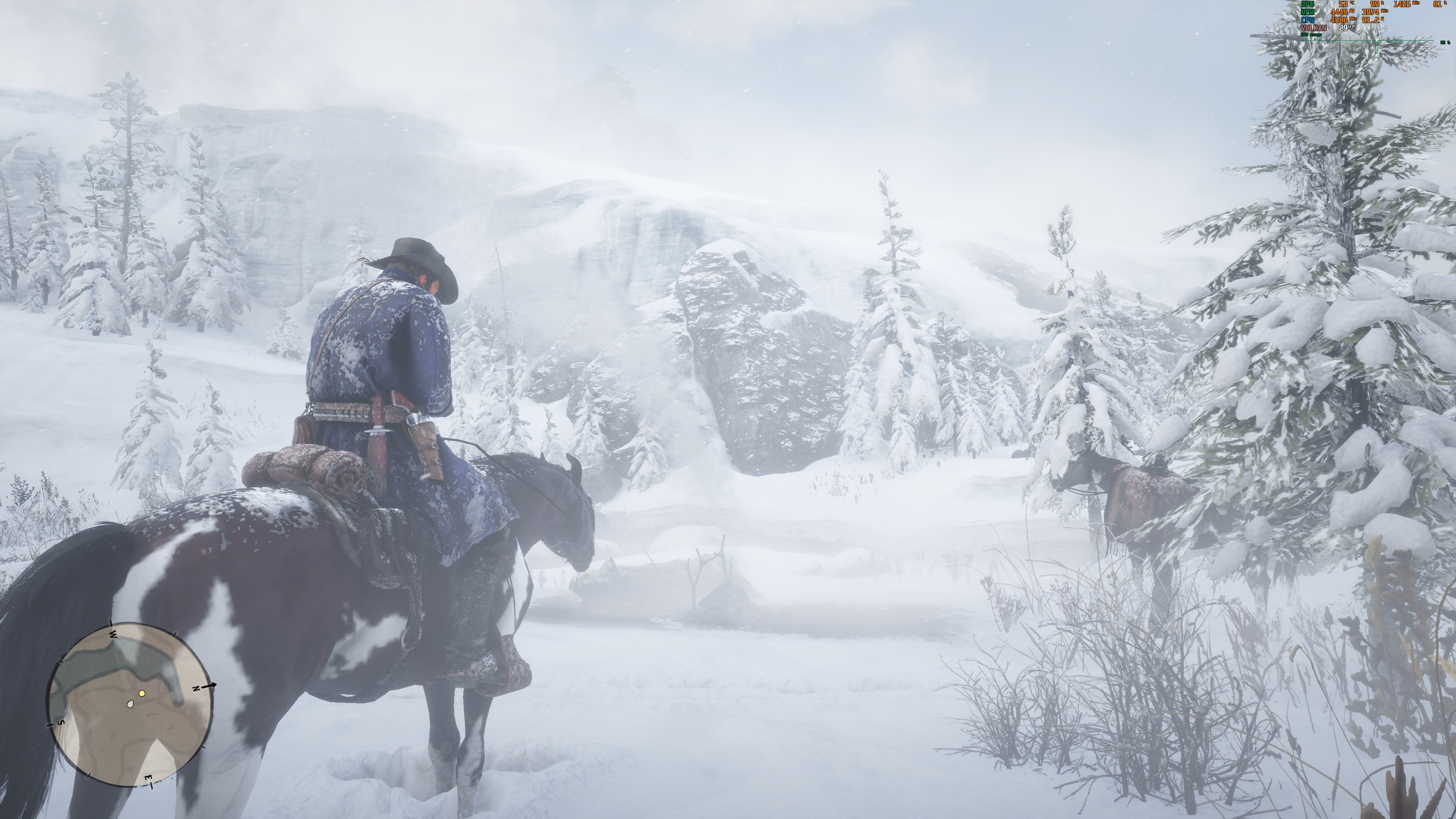Select the GPU row label in the overlay
The image size is (1456, 819).
click(x=1307, y=4)
